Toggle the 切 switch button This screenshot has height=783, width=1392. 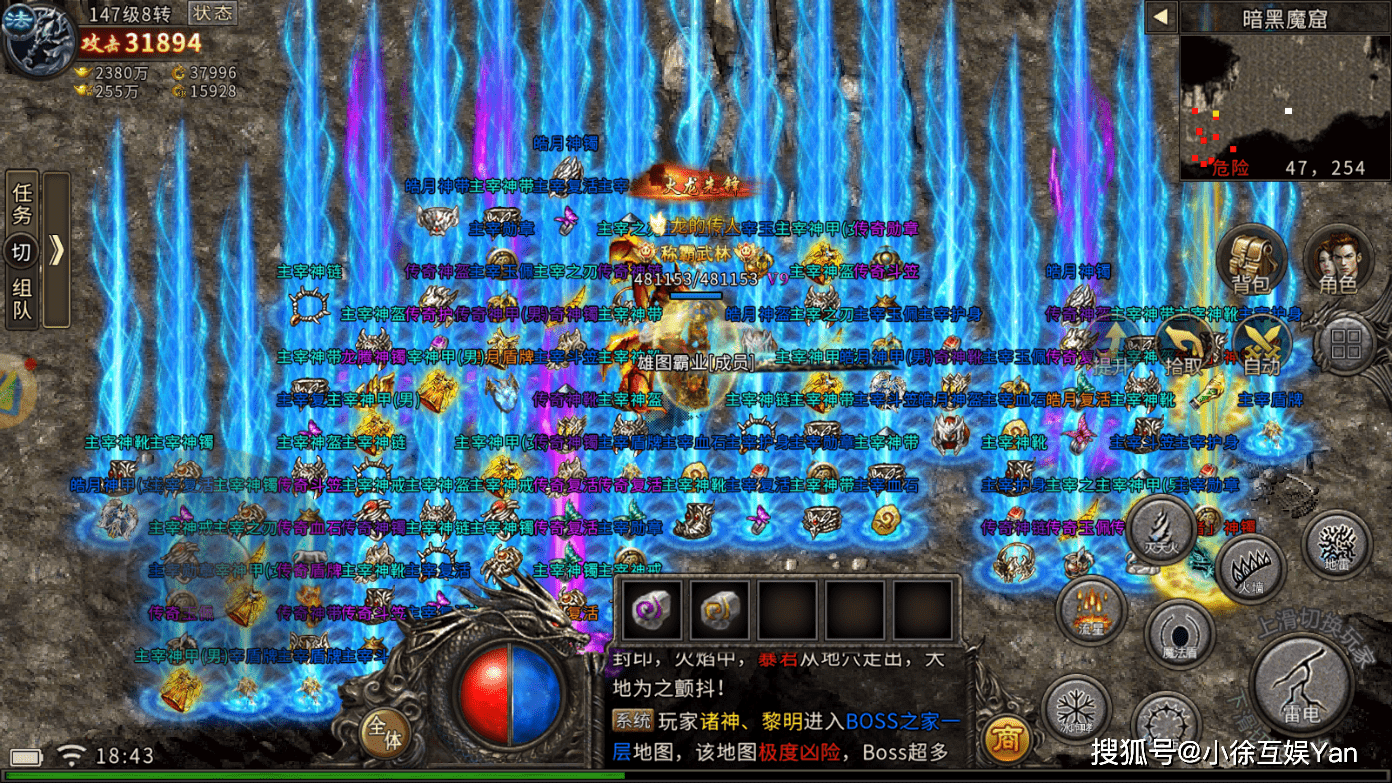pos(22,252)
